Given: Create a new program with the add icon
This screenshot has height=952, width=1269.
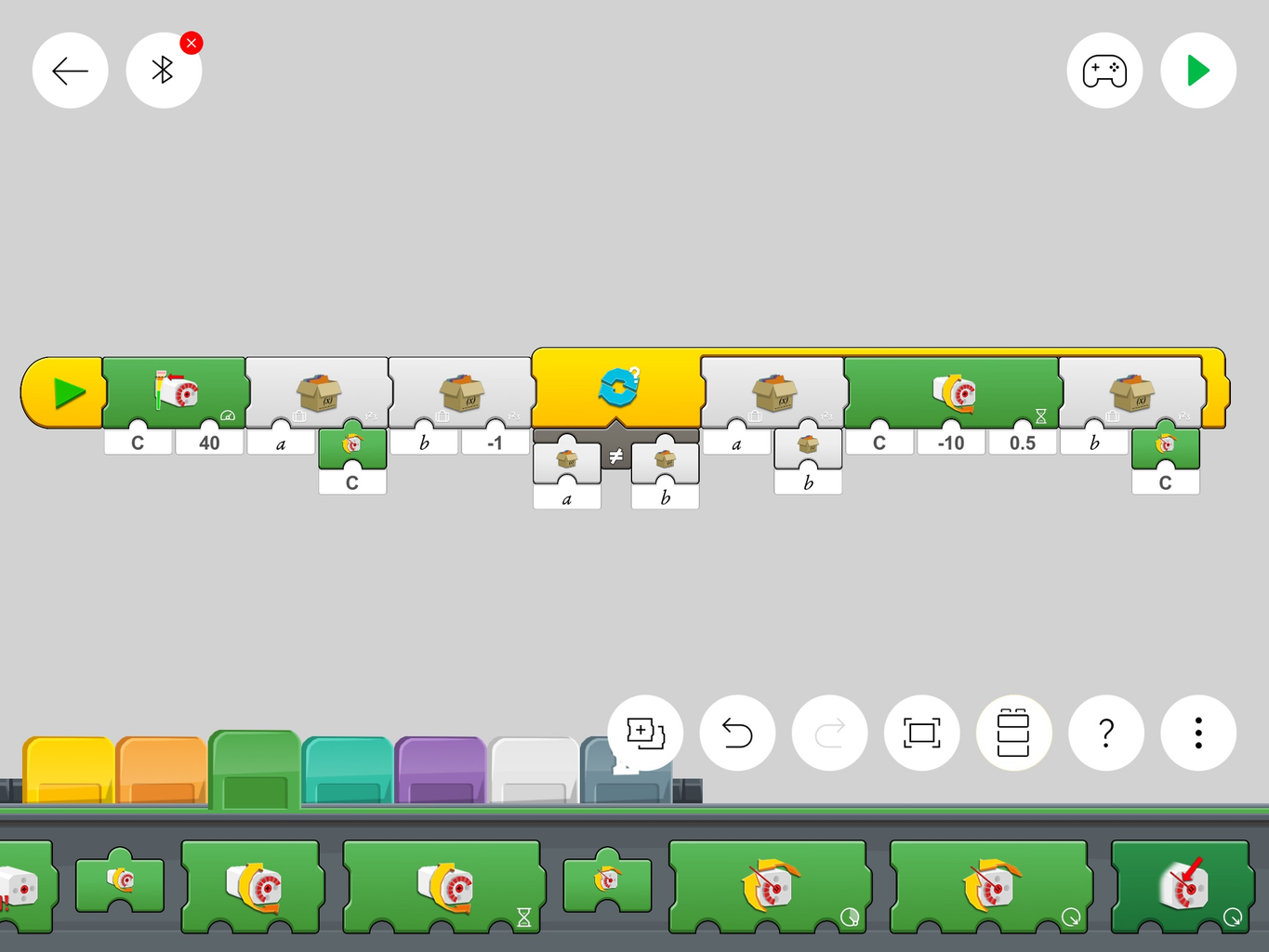Looking at the screenshot, I should point(644,734).
